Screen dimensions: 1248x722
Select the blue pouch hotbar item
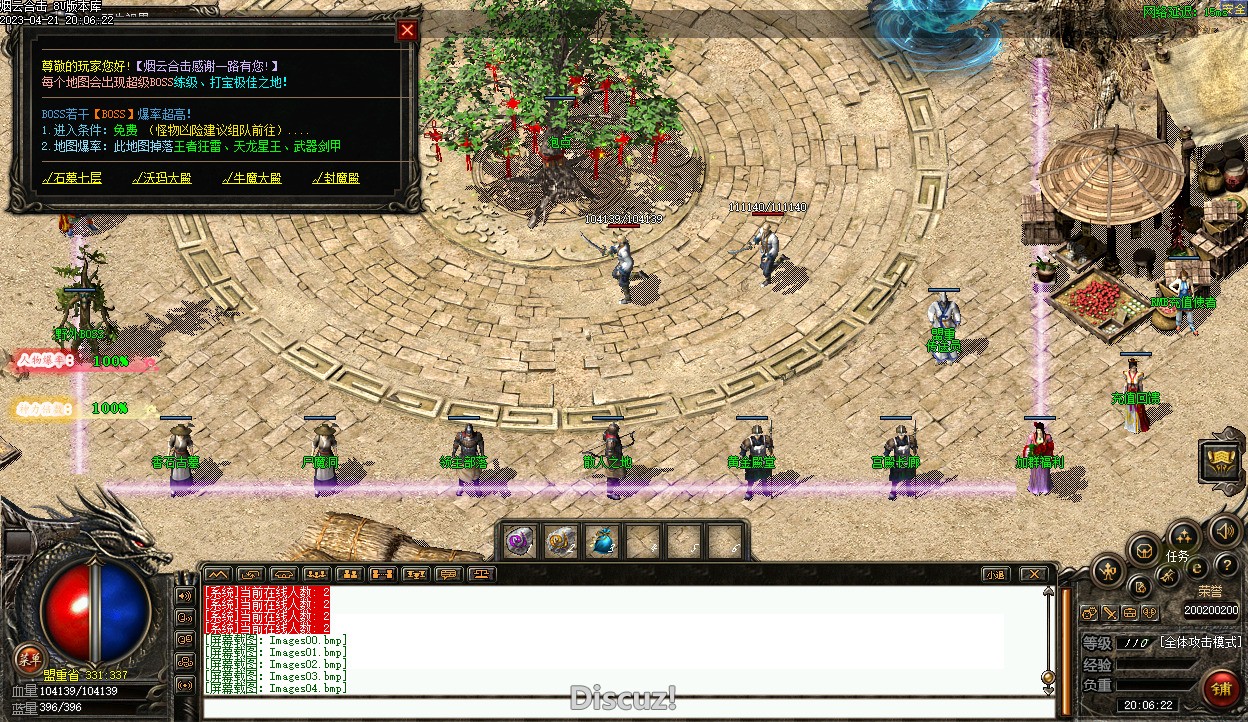(602, 541)
